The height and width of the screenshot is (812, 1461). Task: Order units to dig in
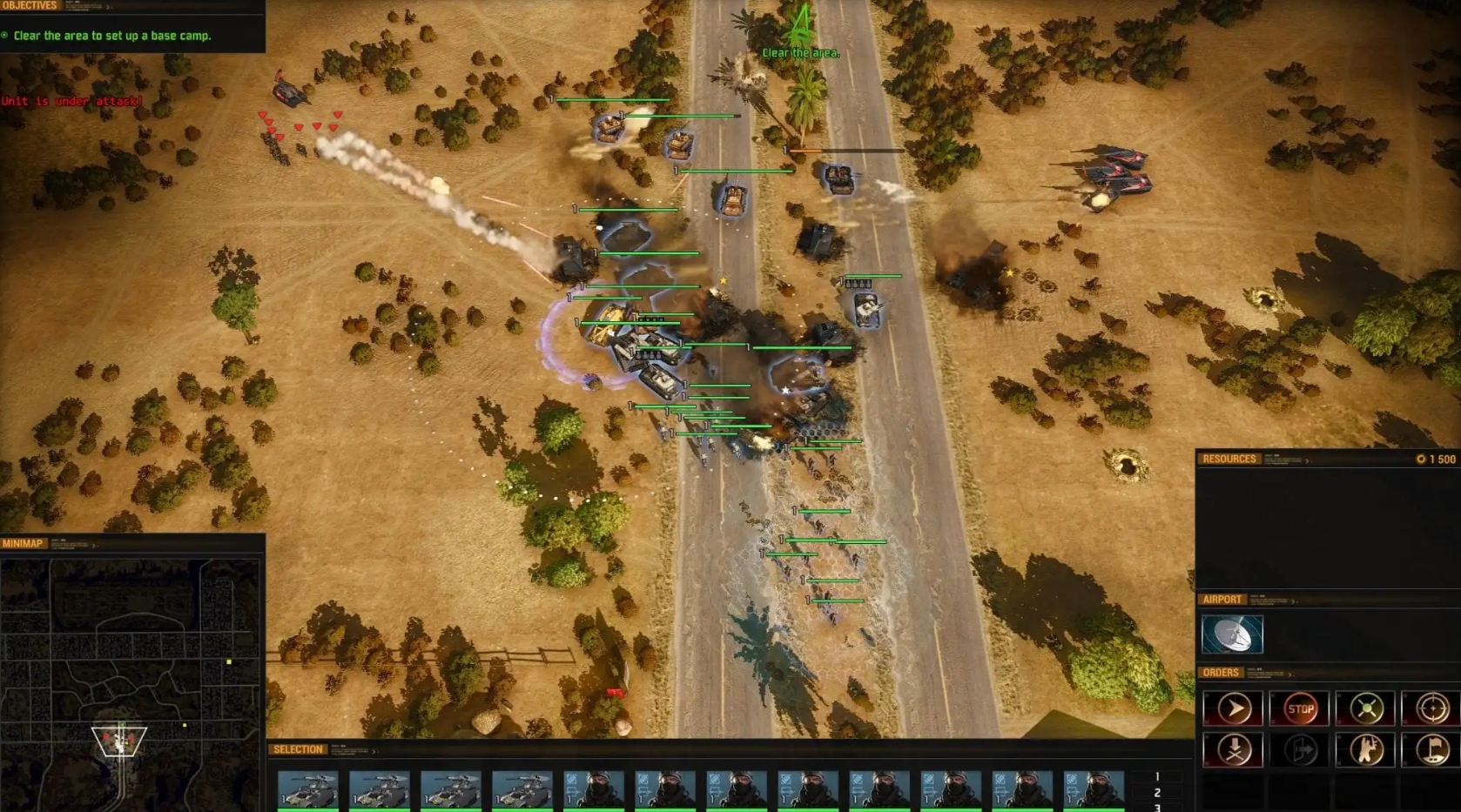(1234, 749)
